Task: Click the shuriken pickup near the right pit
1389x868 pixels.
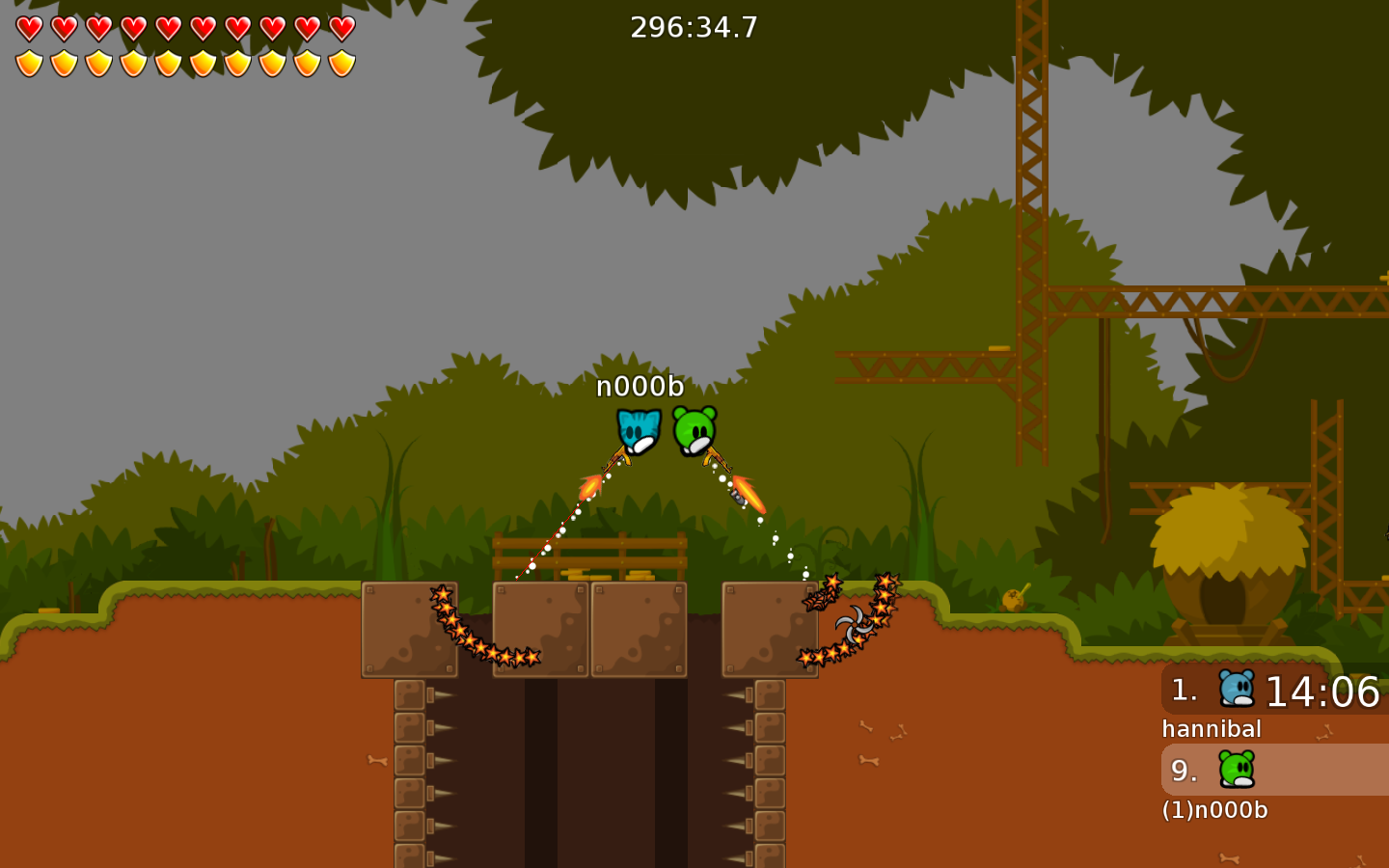Action: [853, 623]
